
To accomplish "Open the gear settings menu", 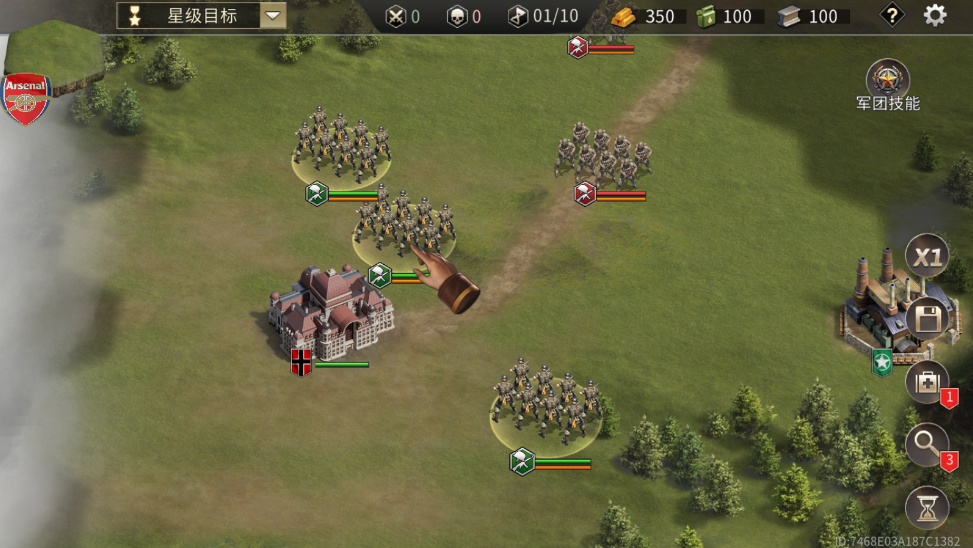I will [935, 15].
